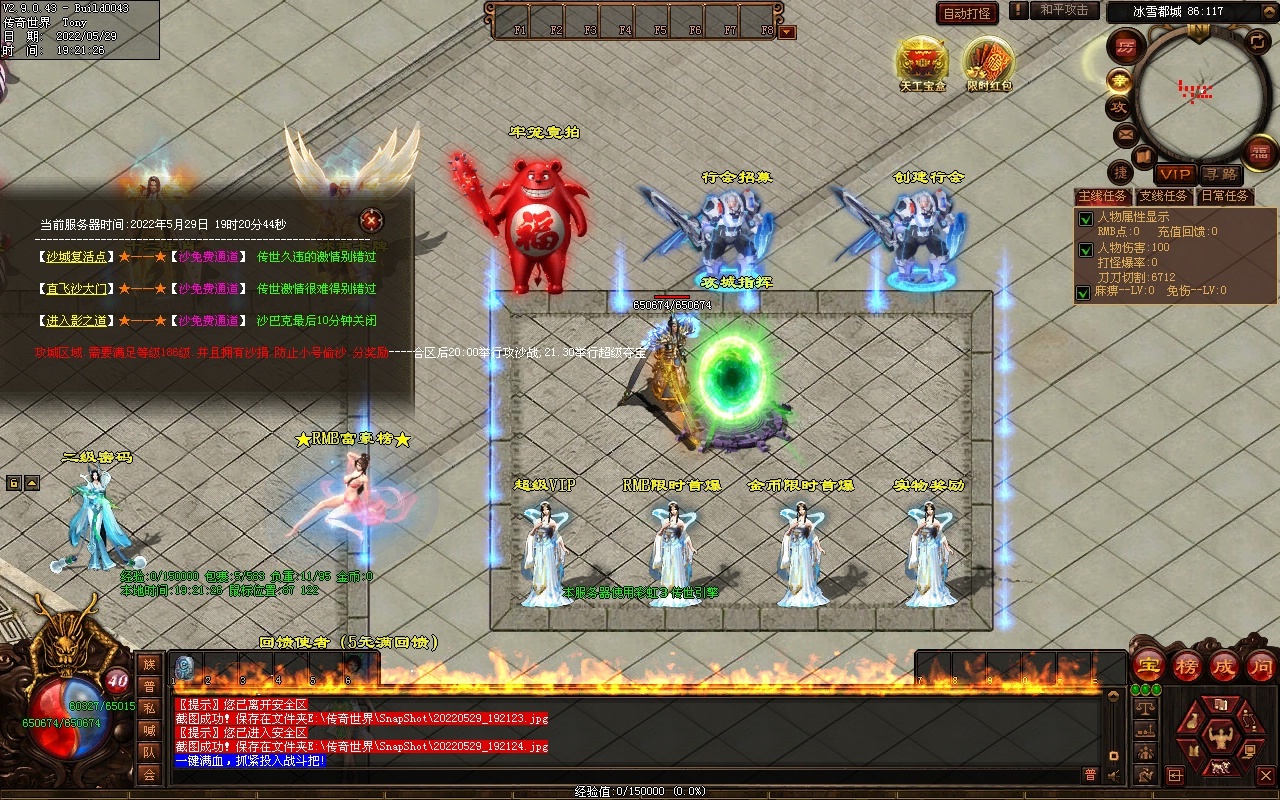1280x800 pixels.
Task: Switch to the 支线任务 side quest tab
Action: point(1163,196)
